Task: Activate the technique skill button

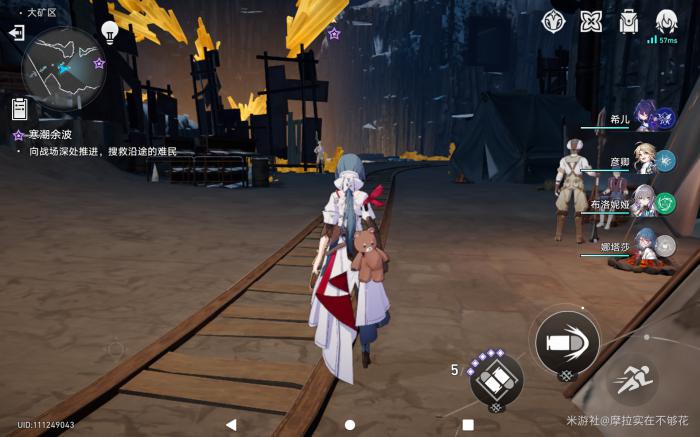Action: coord(496,379)
